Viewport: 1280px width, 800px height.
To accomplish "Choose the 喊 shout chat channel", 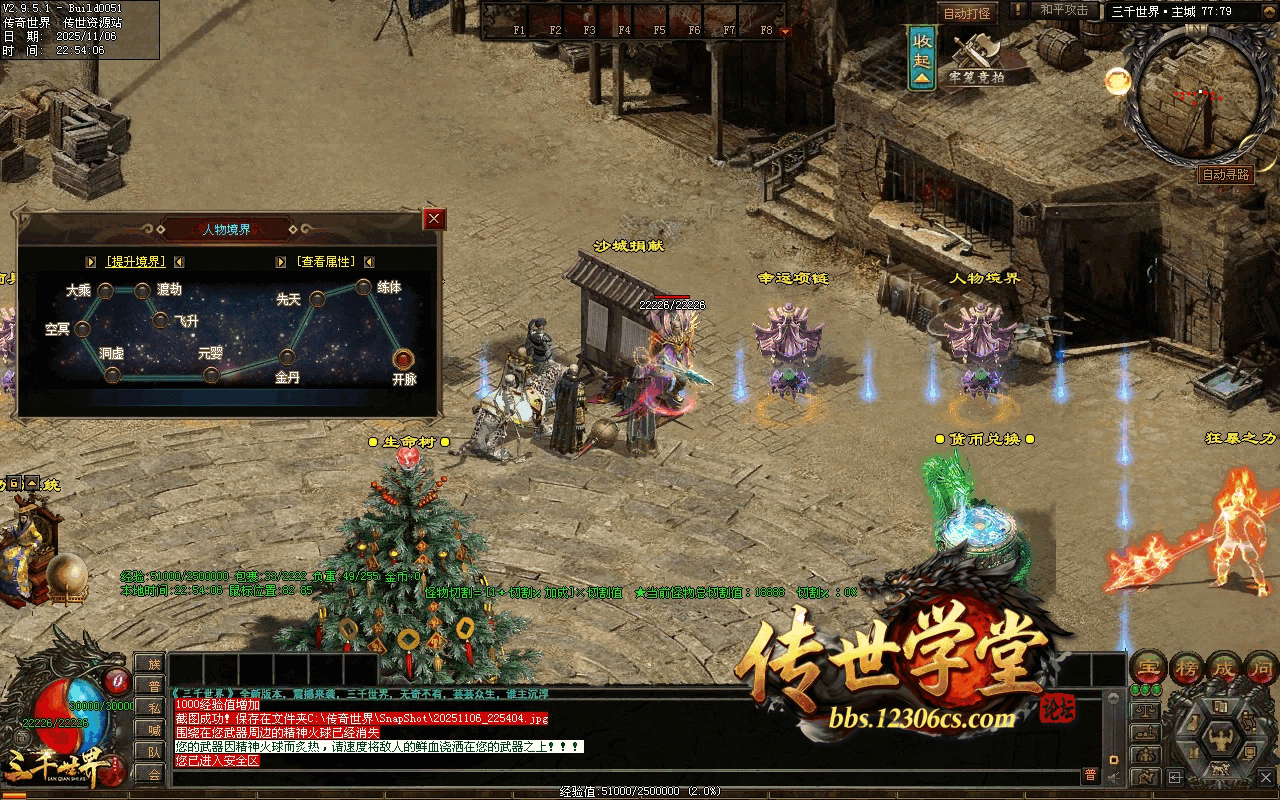I will click(153, 730).
